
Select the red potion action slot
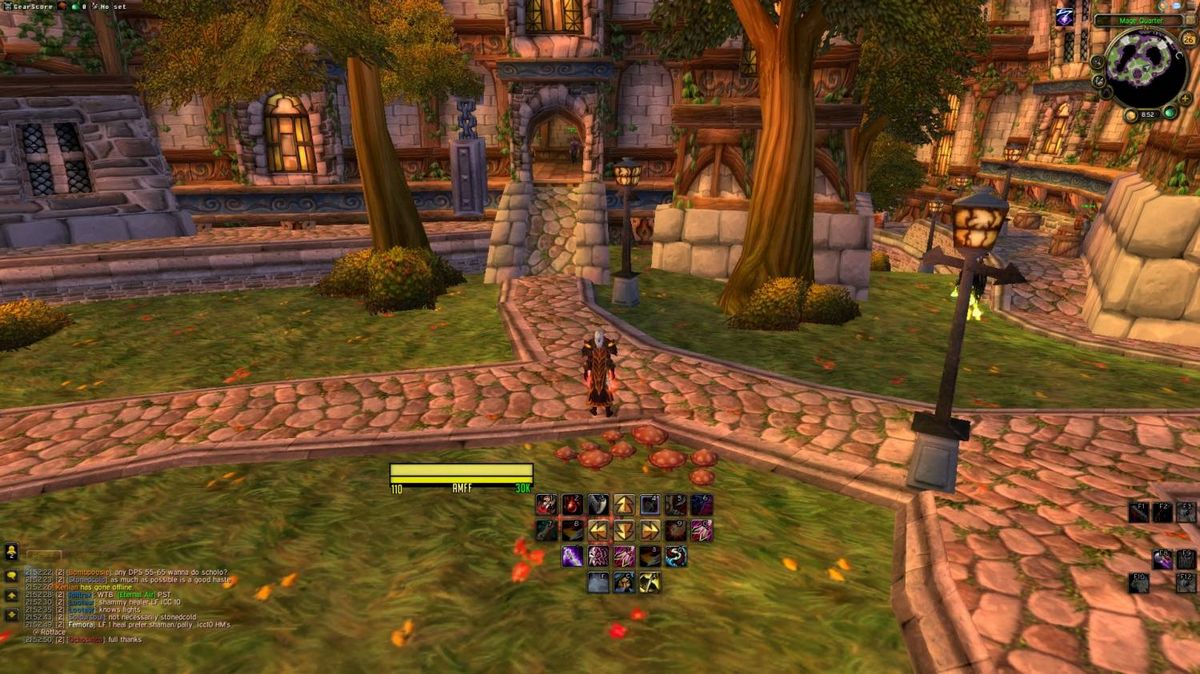click(x=572, y=504)
